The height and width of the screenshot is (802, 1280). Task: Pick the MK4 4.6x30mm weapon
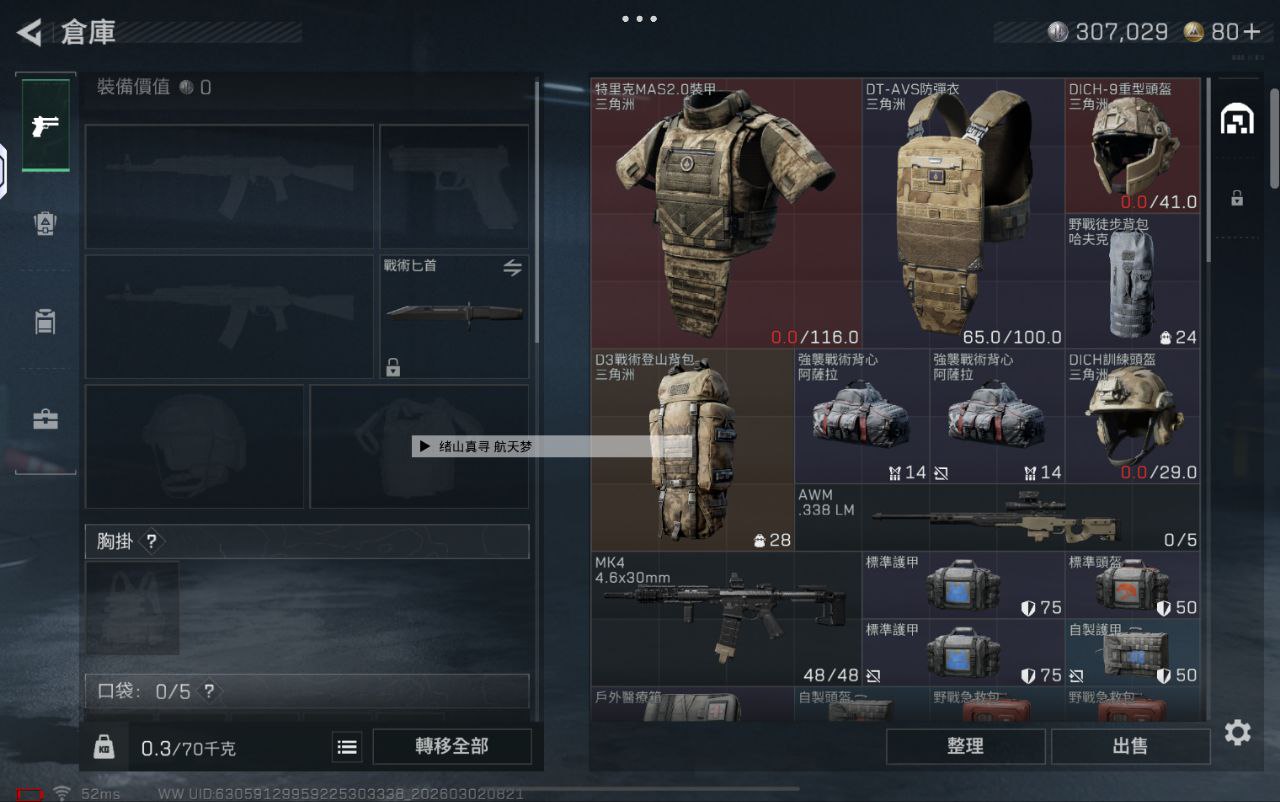725,618
